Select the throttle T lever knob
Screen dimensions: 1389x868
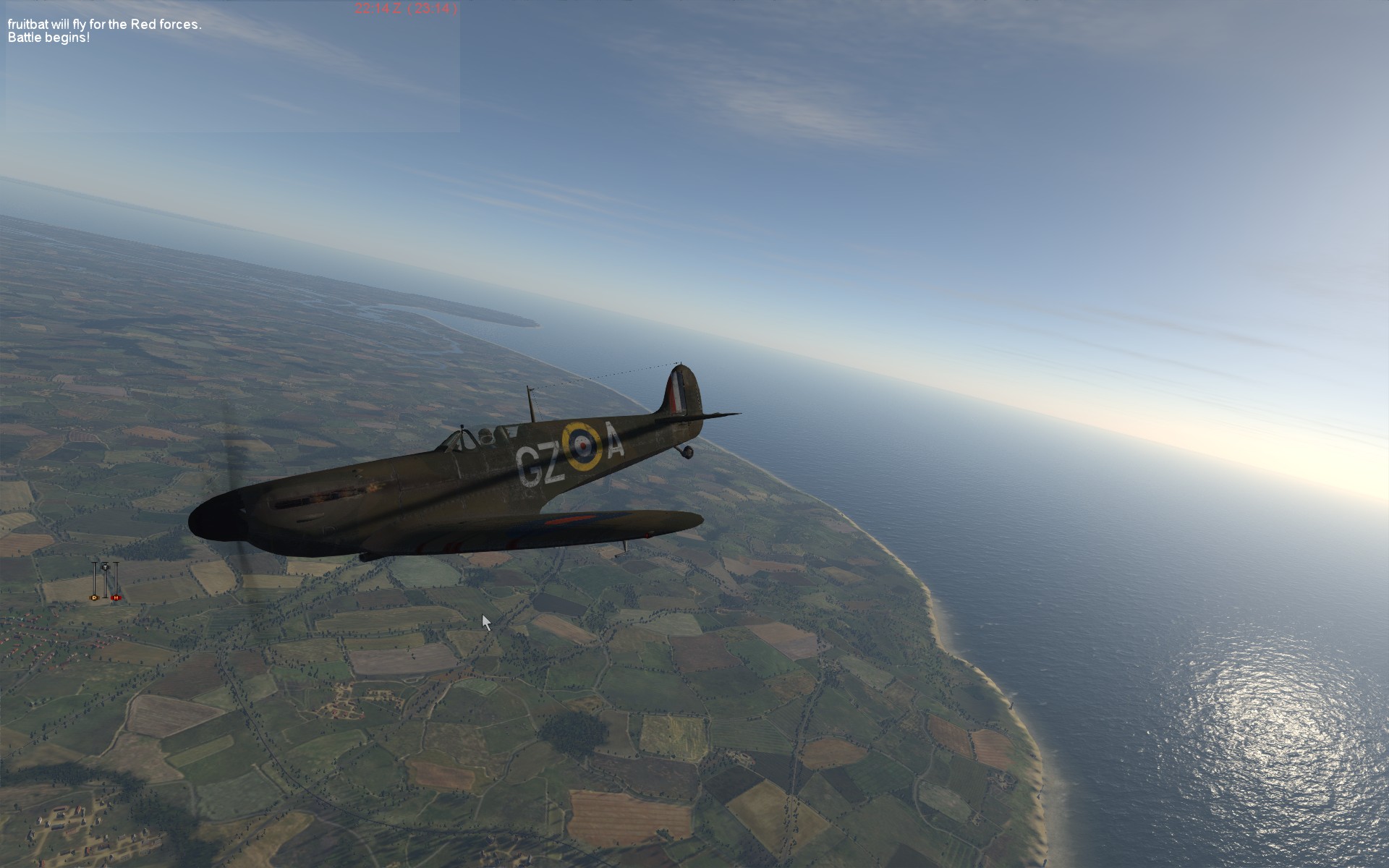point(105,566)
